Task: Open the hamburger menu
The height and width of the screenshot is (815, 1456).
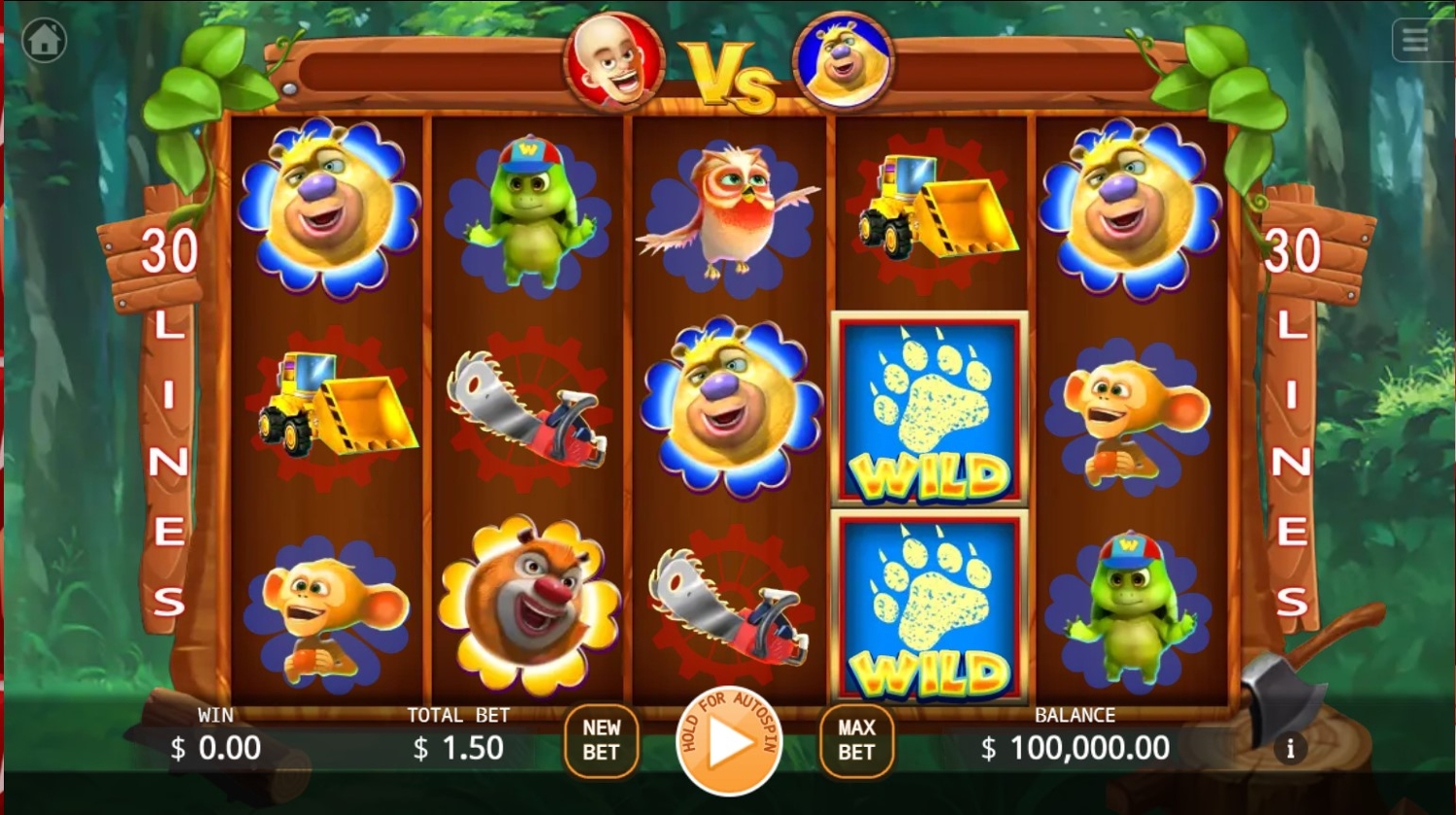Action: (x=1415, y=41)
